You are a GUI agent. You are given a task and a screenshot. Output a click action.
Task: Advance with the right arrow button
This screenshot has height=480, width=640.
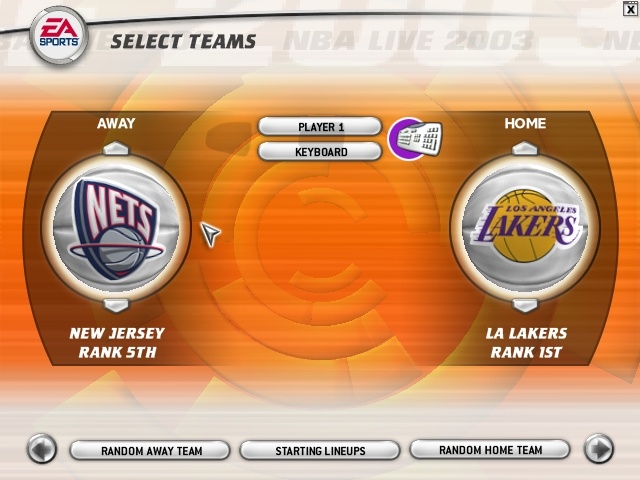tap(598, 449)
